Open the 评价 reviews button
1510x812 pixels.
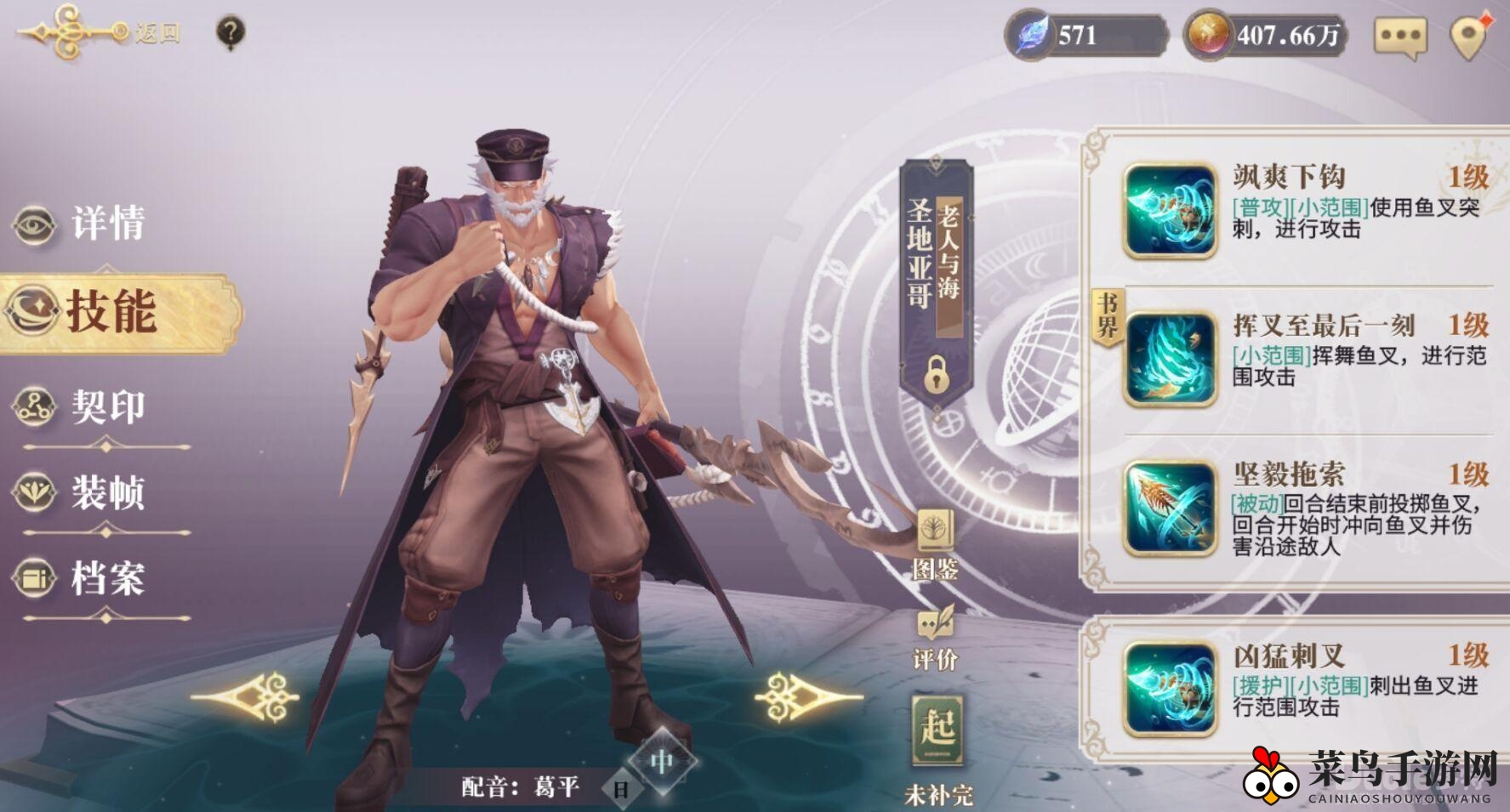click(x=936, y=638)
